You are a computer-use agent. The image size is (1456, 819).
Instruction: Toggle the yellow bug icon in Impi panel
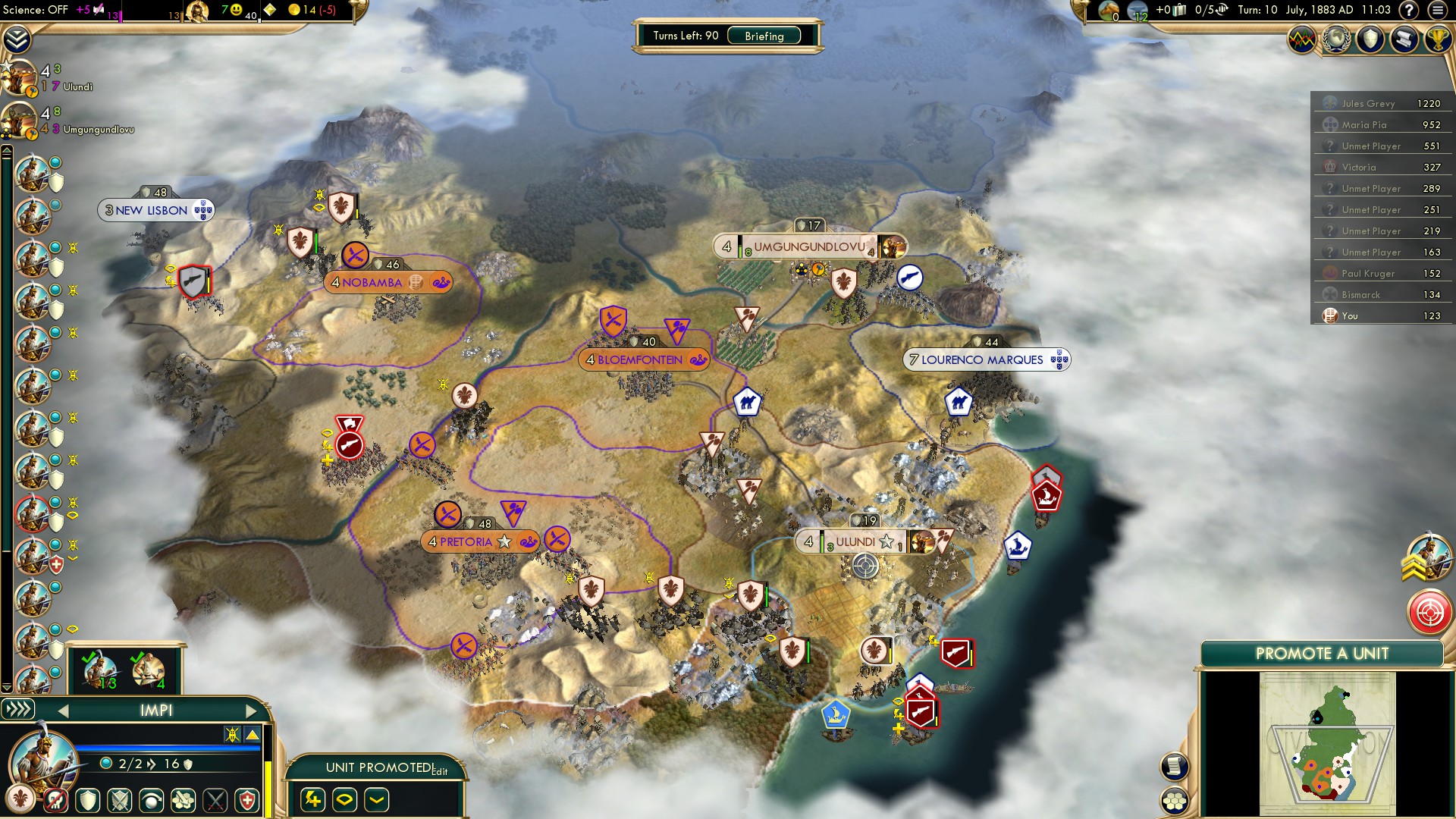pyautogui.click(x=233, y=734)
